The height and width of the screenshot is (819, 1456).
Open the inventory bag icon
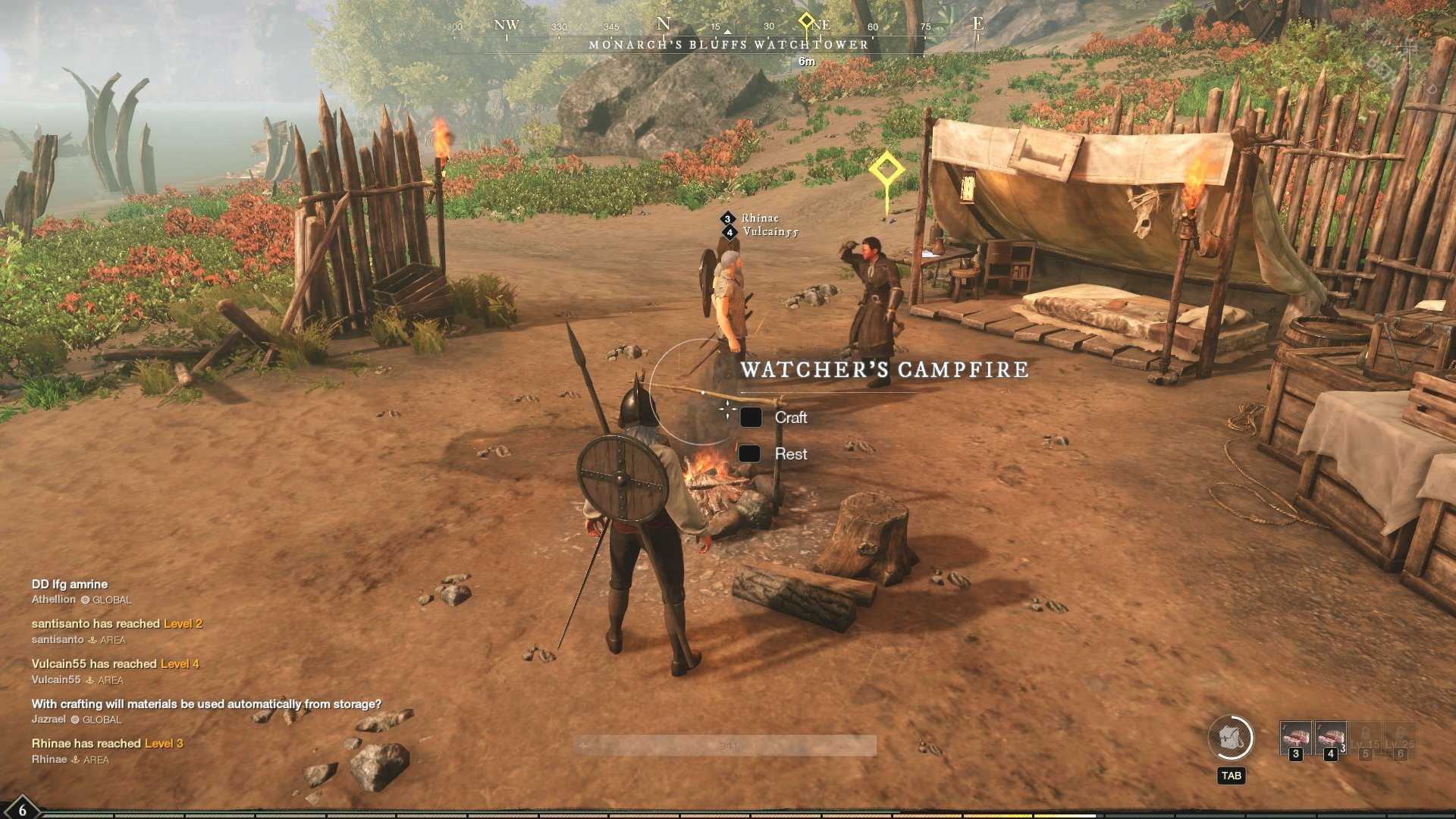point(1230,738)
